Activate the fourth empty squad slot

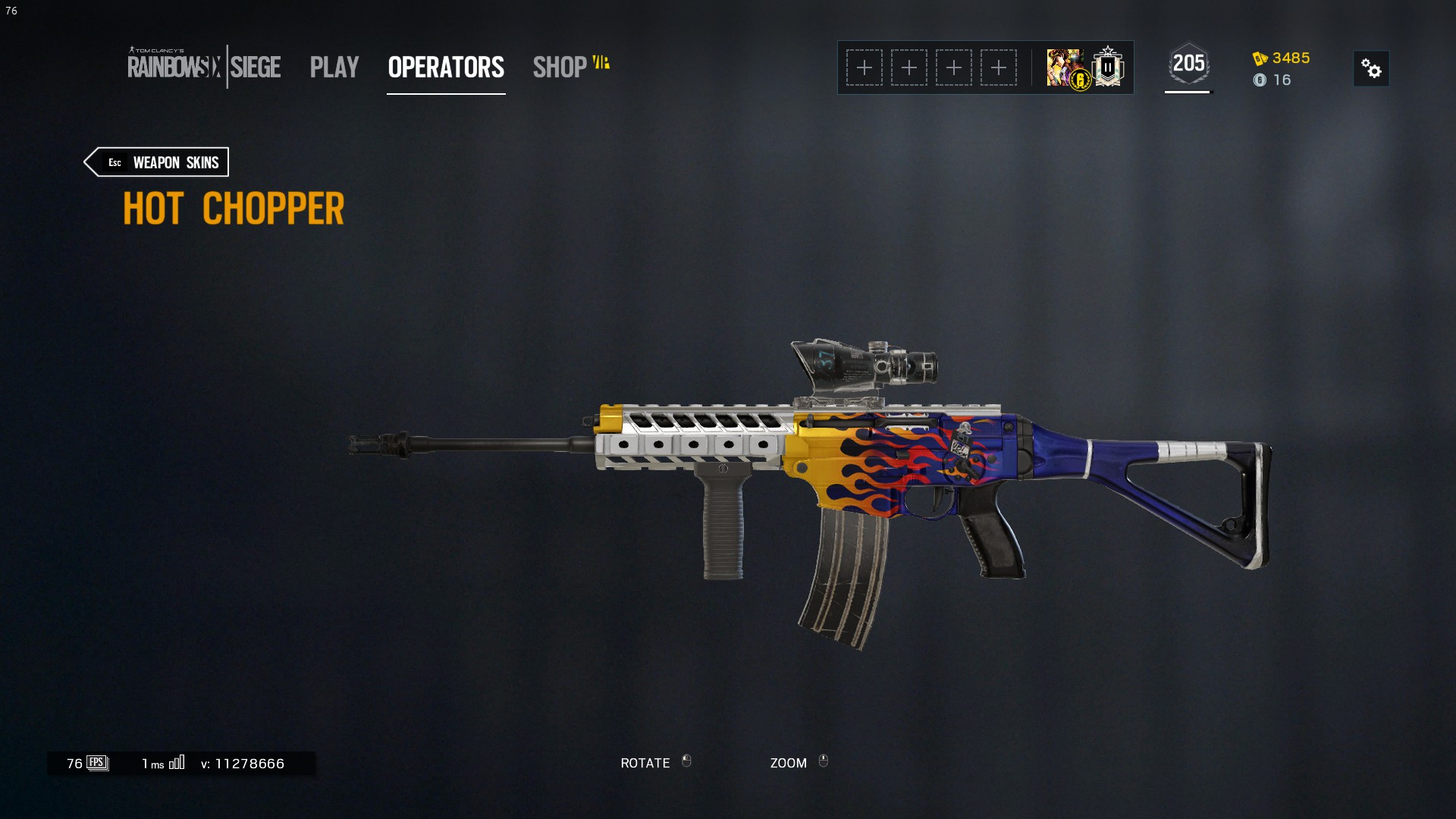point(1000,67)
